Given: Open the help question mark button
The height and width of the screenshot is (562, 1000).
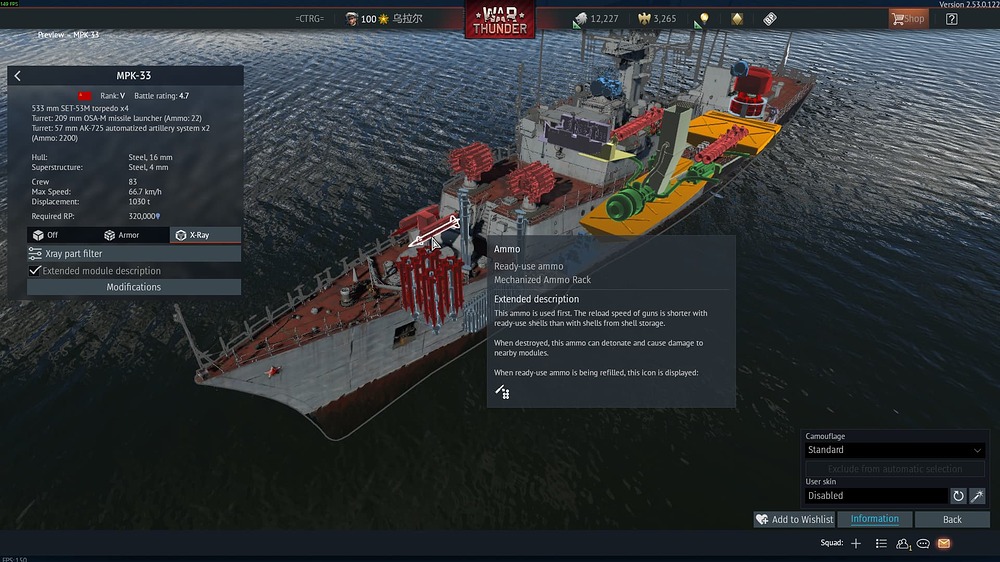Looking at the screenshot, I should click(951, 19).
